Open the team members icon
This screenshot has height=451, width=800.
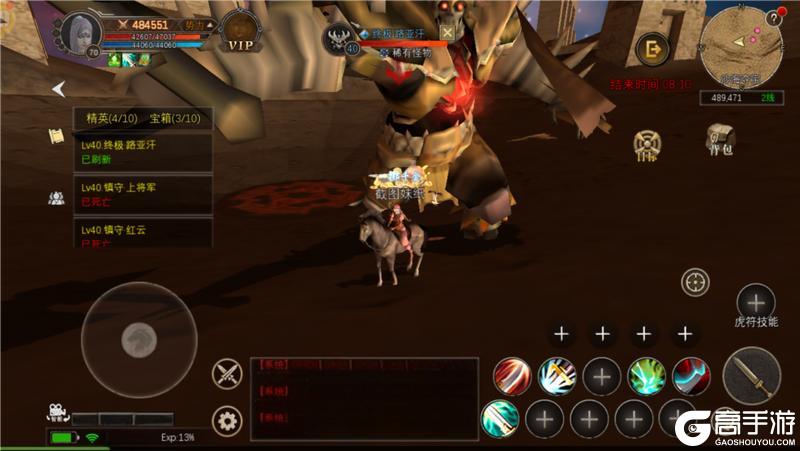(57, 197)
